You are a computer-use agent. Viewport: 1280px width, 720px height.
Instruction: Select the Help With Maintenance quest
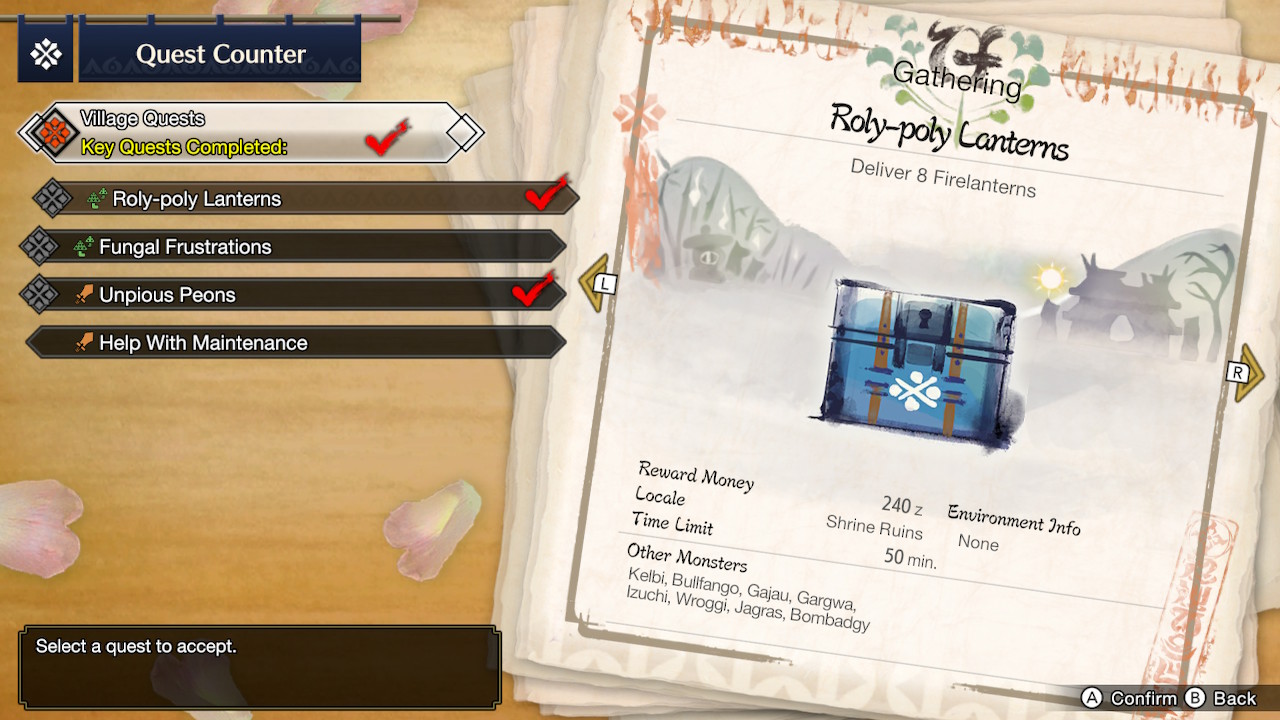295,343
